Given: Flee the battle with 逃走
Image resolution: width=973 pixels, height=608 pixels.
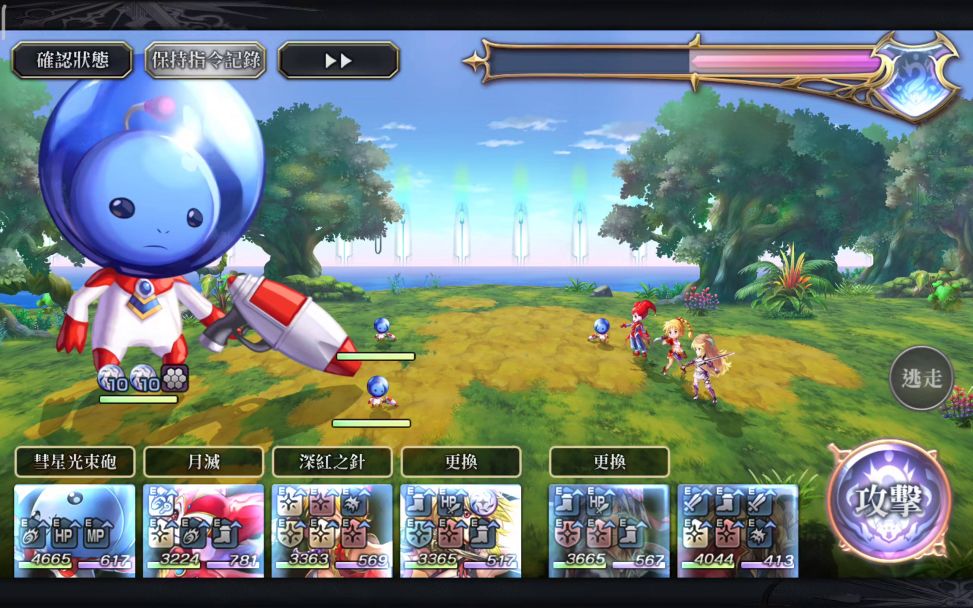Looking at the screenshot, I should [x=921, y=378].
